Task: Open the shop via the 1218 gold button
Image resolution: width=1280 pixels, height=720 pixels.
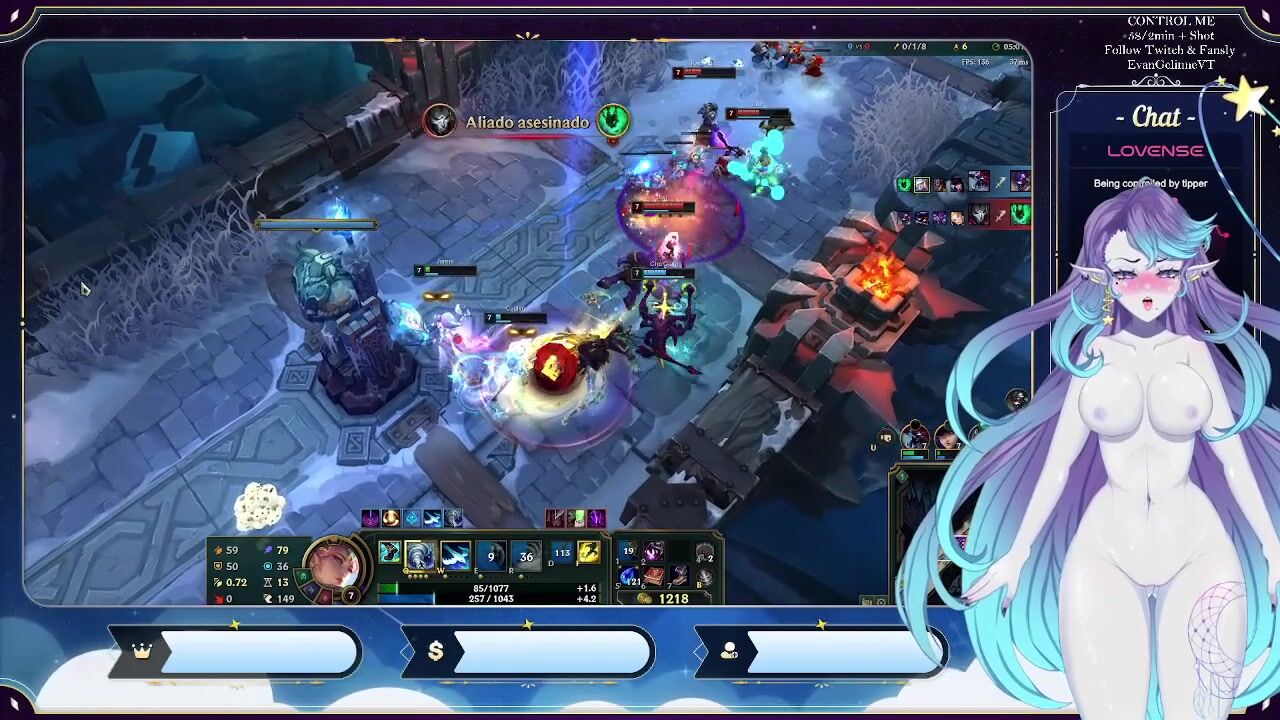Action: coord(665,598)
